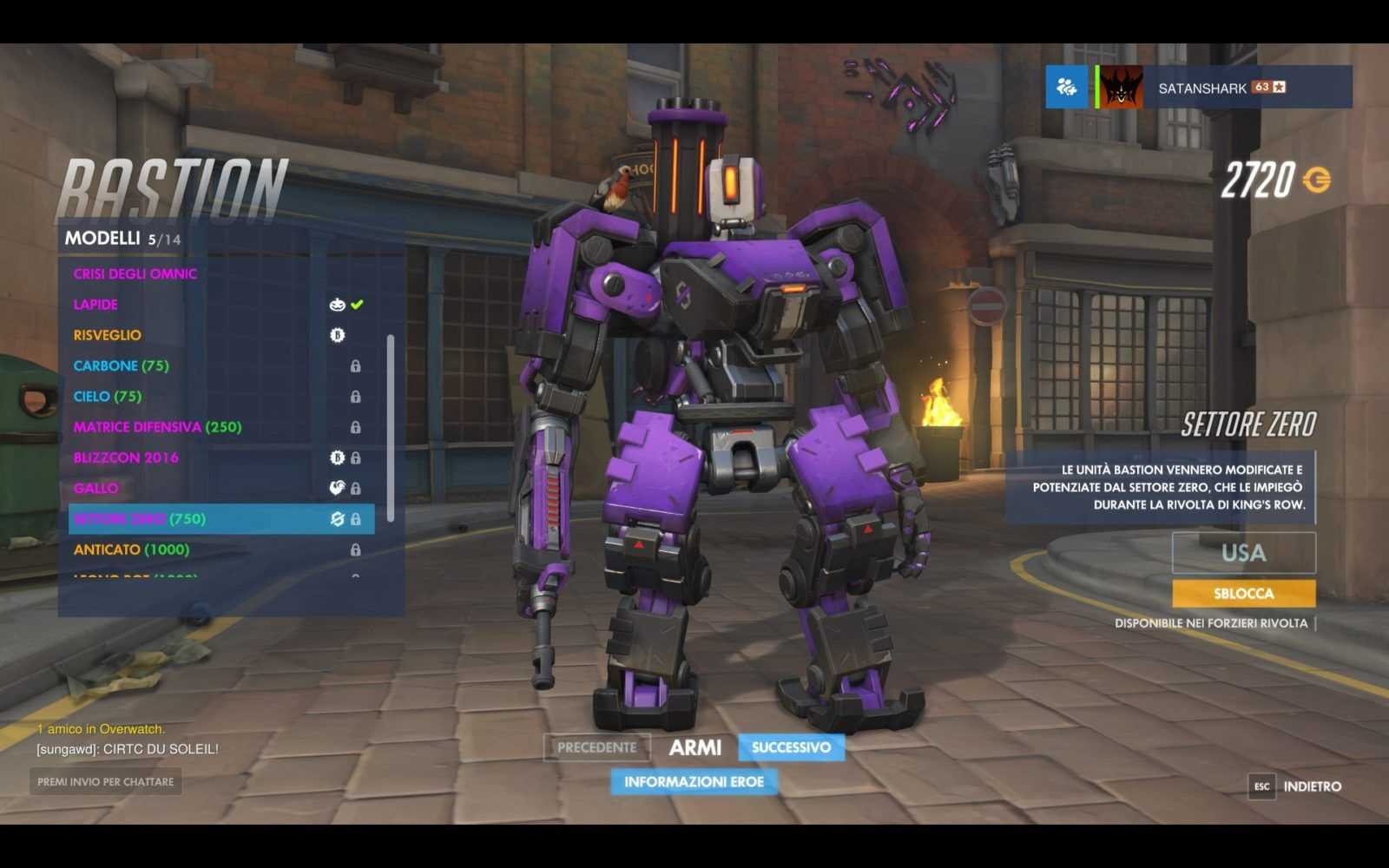Go back with the Indietro button
This screenshot has height=868, width=1389.
click(x=1311, y=786)
